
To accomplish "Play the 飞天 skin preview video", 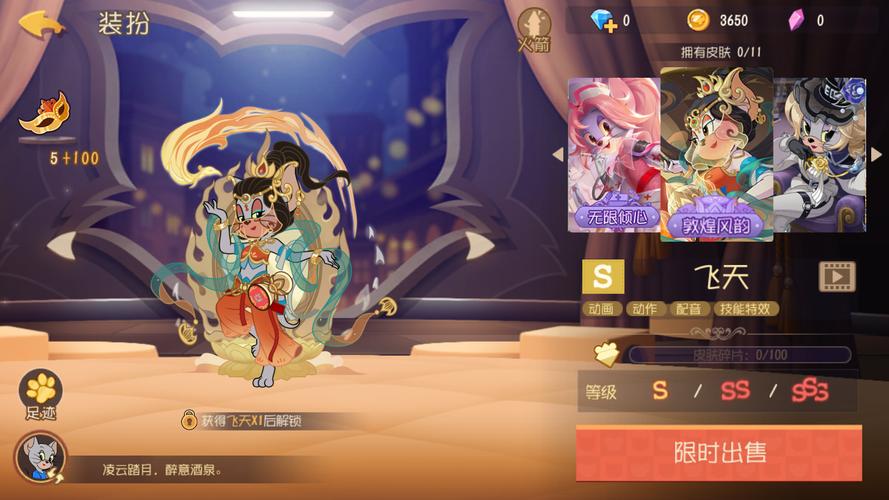I will (x=837, y=276).
